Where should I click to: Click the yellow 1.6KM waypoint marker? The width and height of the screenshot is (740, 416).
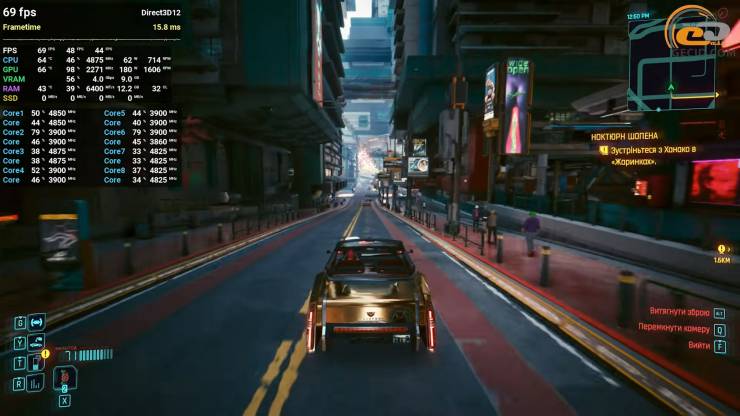pyautogui.click(x=722, y=252)
